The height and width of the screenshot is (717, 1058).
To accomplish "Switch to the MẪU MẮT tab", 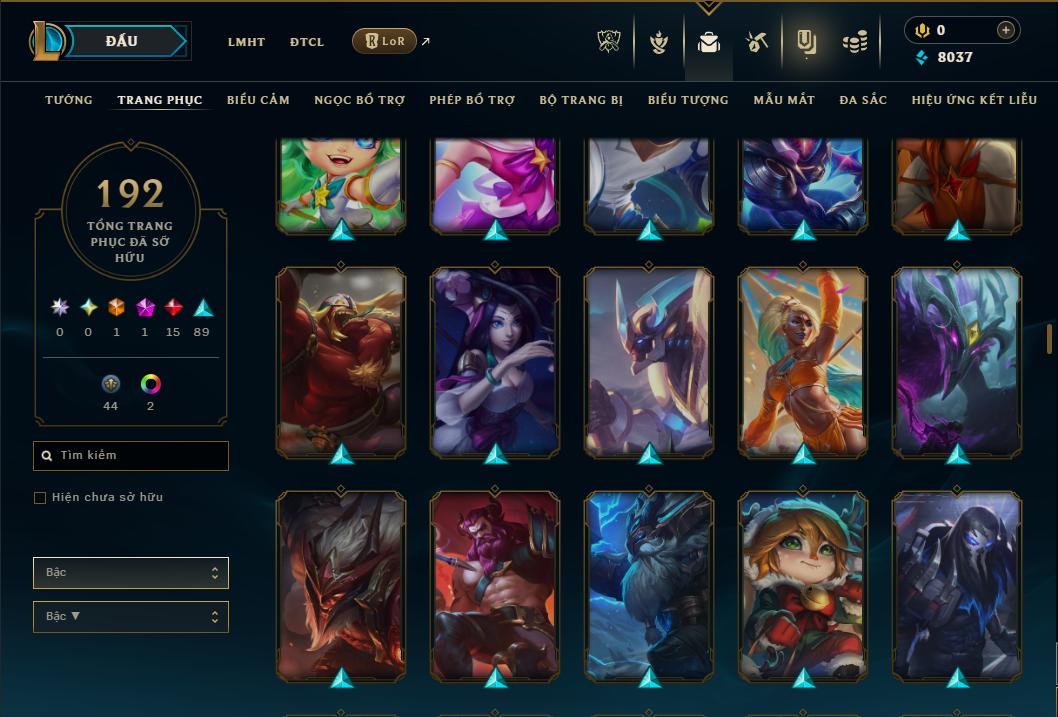I will pyautogui.click(x=784, y=100).
